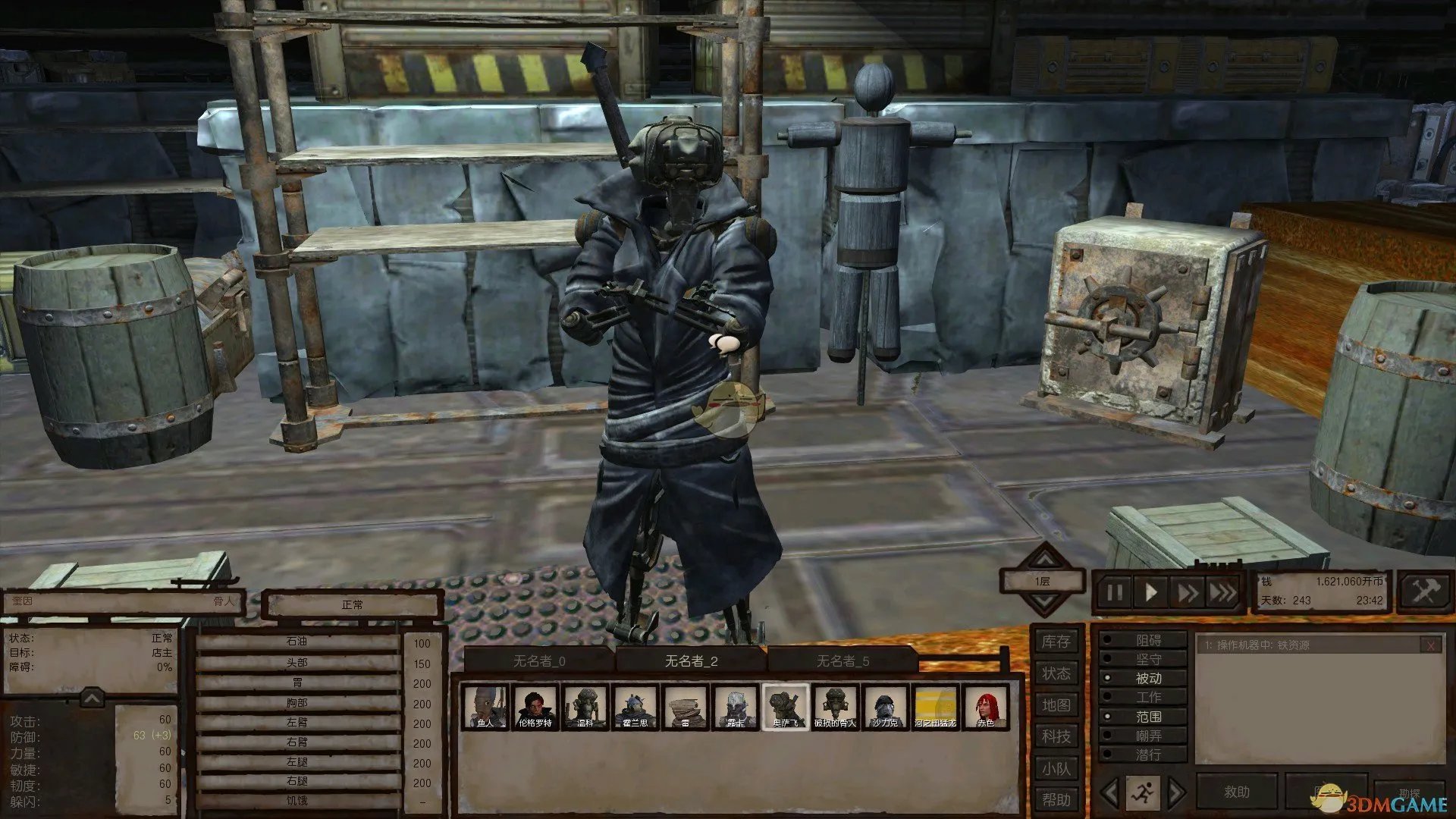Switch to the 无名者_0 squad tab
Viewport: 1456px width, 819px height.
[x=539, y=661]
